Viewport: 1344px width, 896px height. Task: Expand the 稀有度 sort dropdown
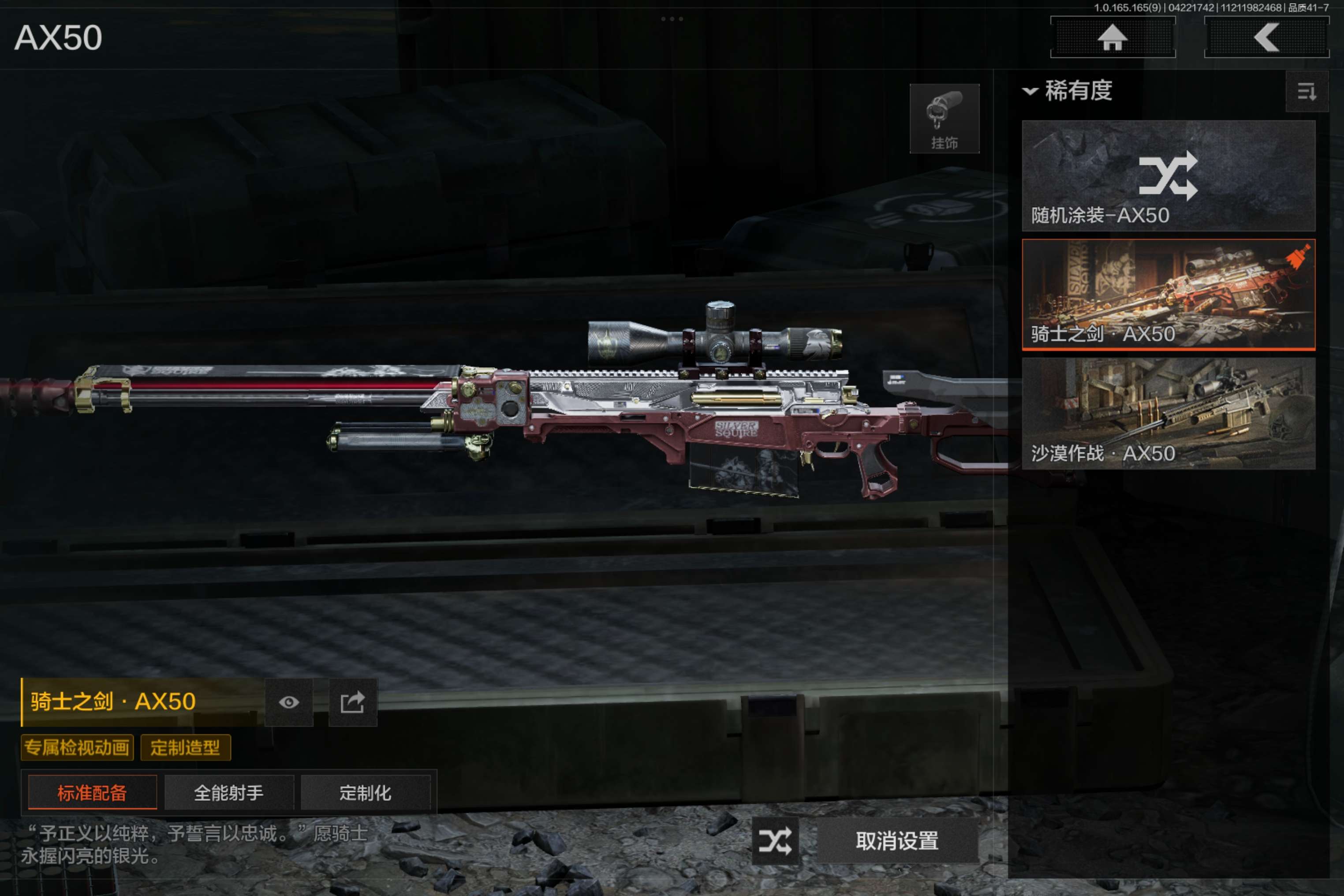tap(1068, 91)
